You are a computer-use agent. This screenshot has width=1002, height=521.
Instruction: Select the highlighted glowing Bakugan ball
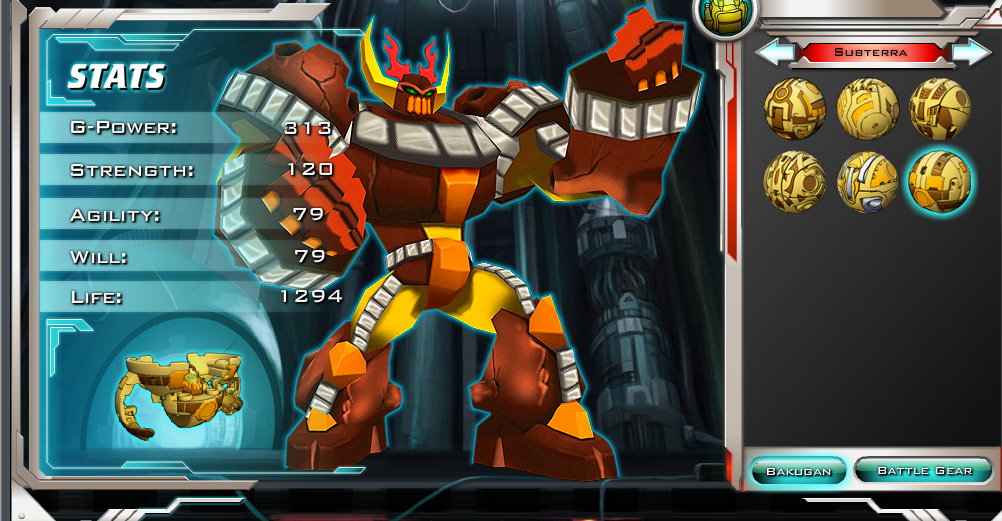pyautogui.click(x=939, y=182)
